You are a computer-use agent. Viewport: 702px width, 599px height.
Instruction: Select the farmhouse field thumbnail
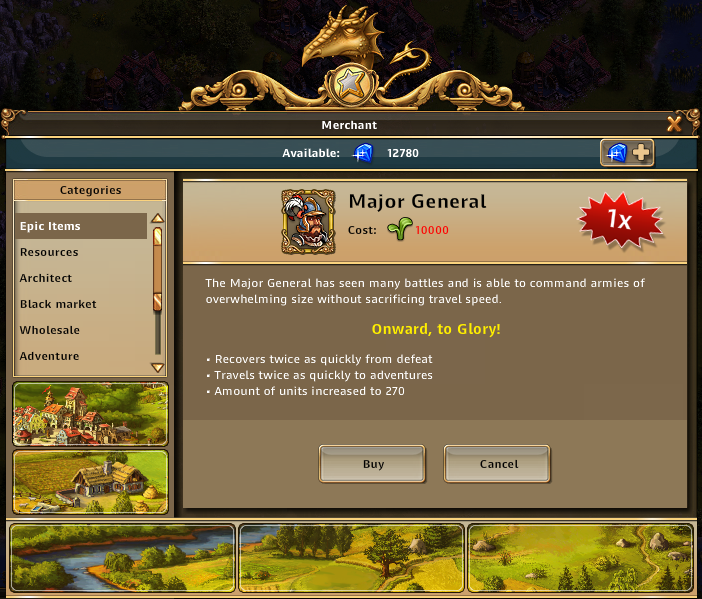point(90,481)
